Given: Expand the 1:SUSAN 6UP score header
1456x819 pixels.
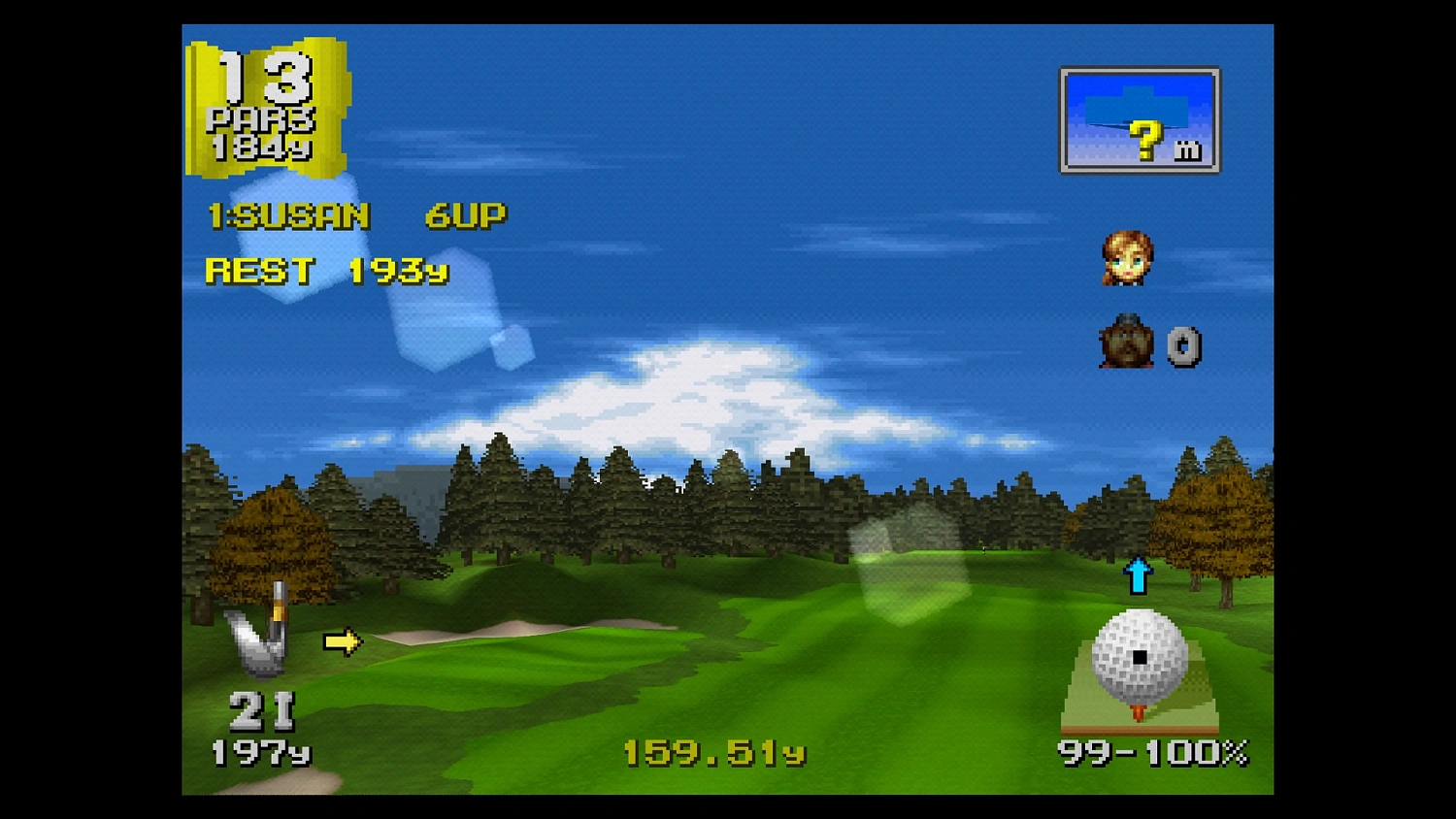Looking at the screenshot, I should (354, 215).
